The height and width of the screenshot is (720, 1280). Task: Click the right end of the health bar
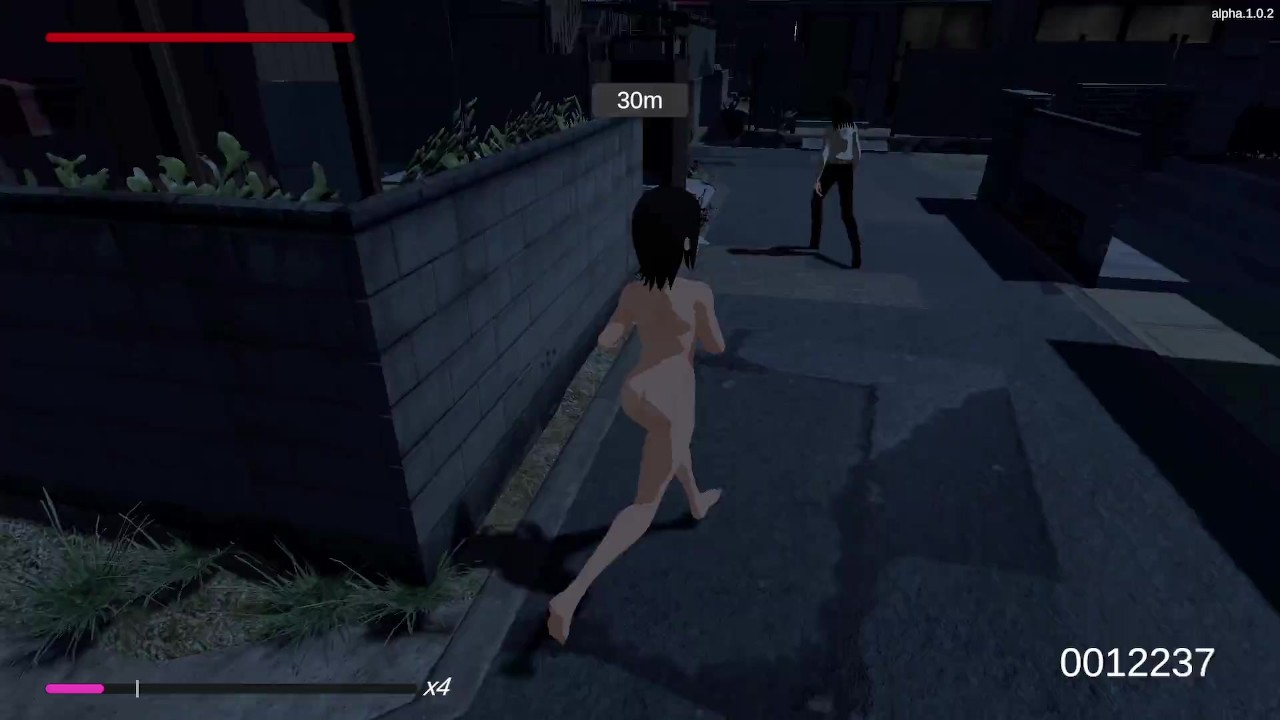352,37
